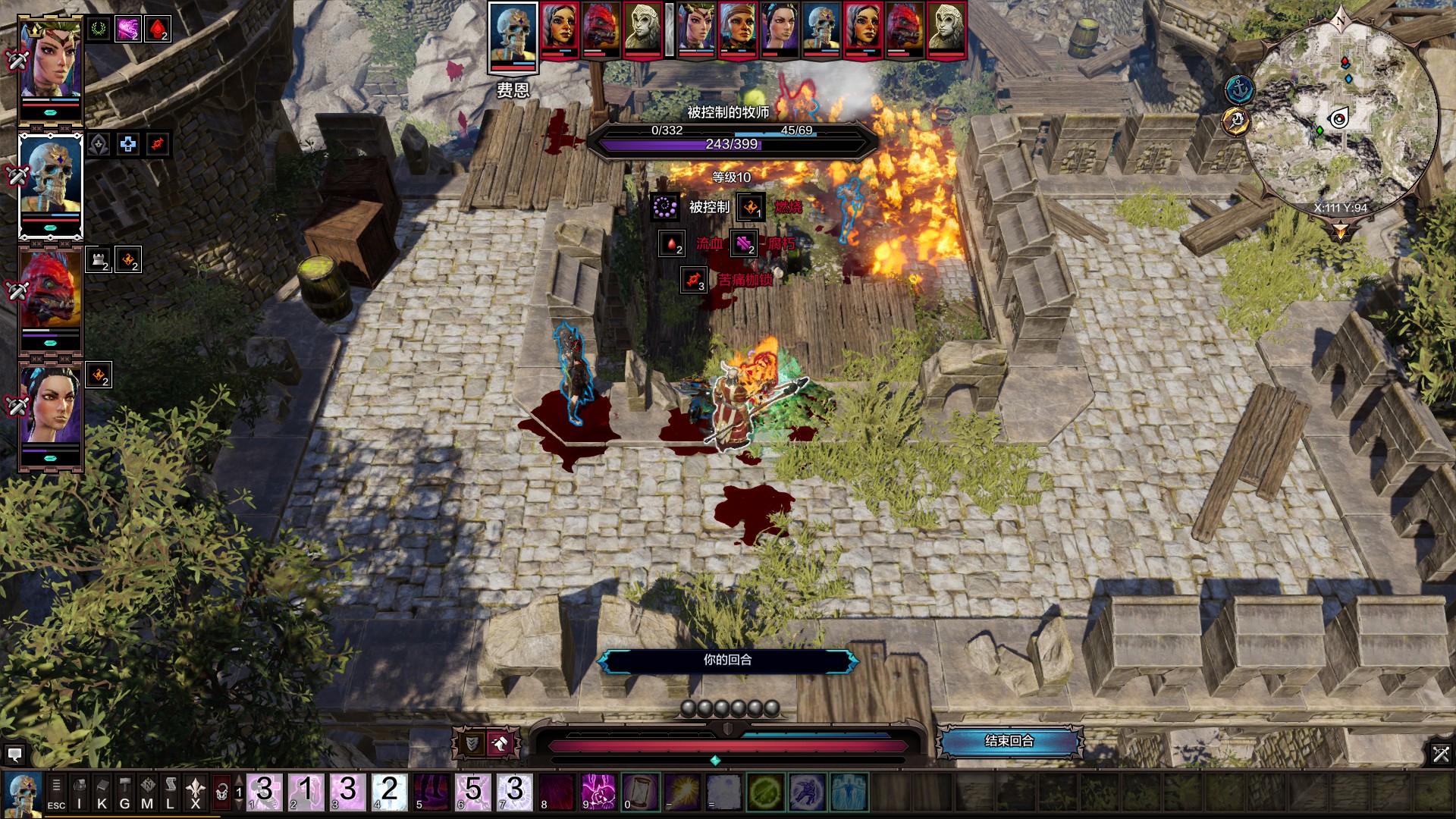Click the crossed swords button at bottom-right
The width and height of the screenshot is (1456, 819).
1441,754
